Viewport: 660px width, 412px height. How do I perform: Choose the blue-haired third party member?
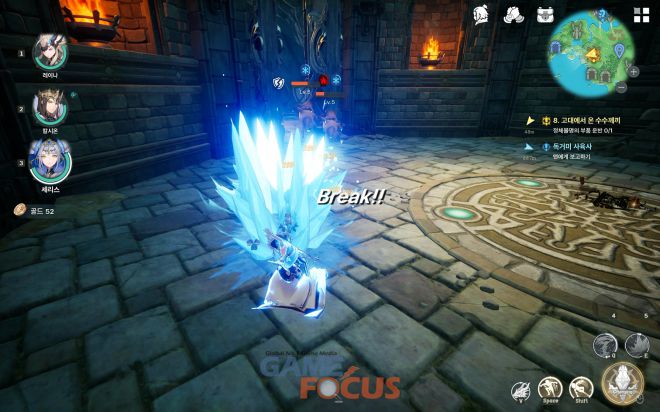coord(49,158)
